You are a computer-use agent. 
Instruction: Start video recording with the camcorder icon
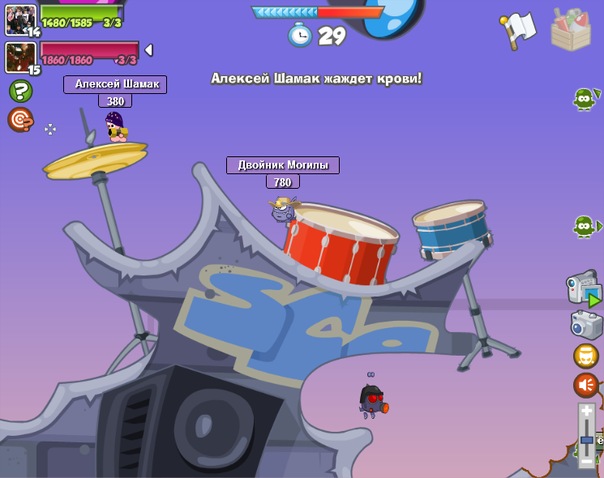[583, 287]
